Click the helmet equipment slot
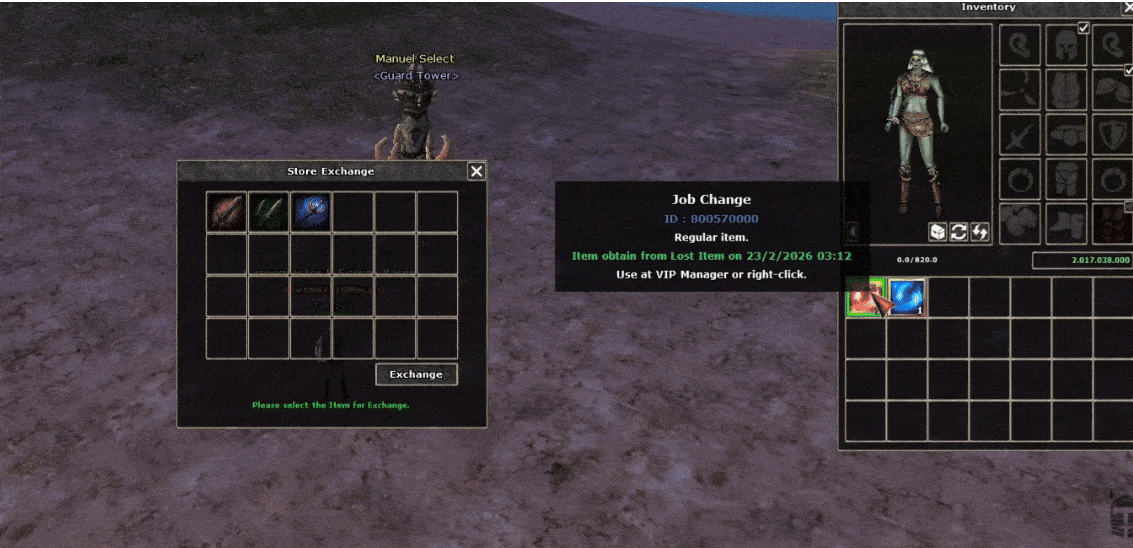This screenshot has height=548, width=1133. [1066, 45]
